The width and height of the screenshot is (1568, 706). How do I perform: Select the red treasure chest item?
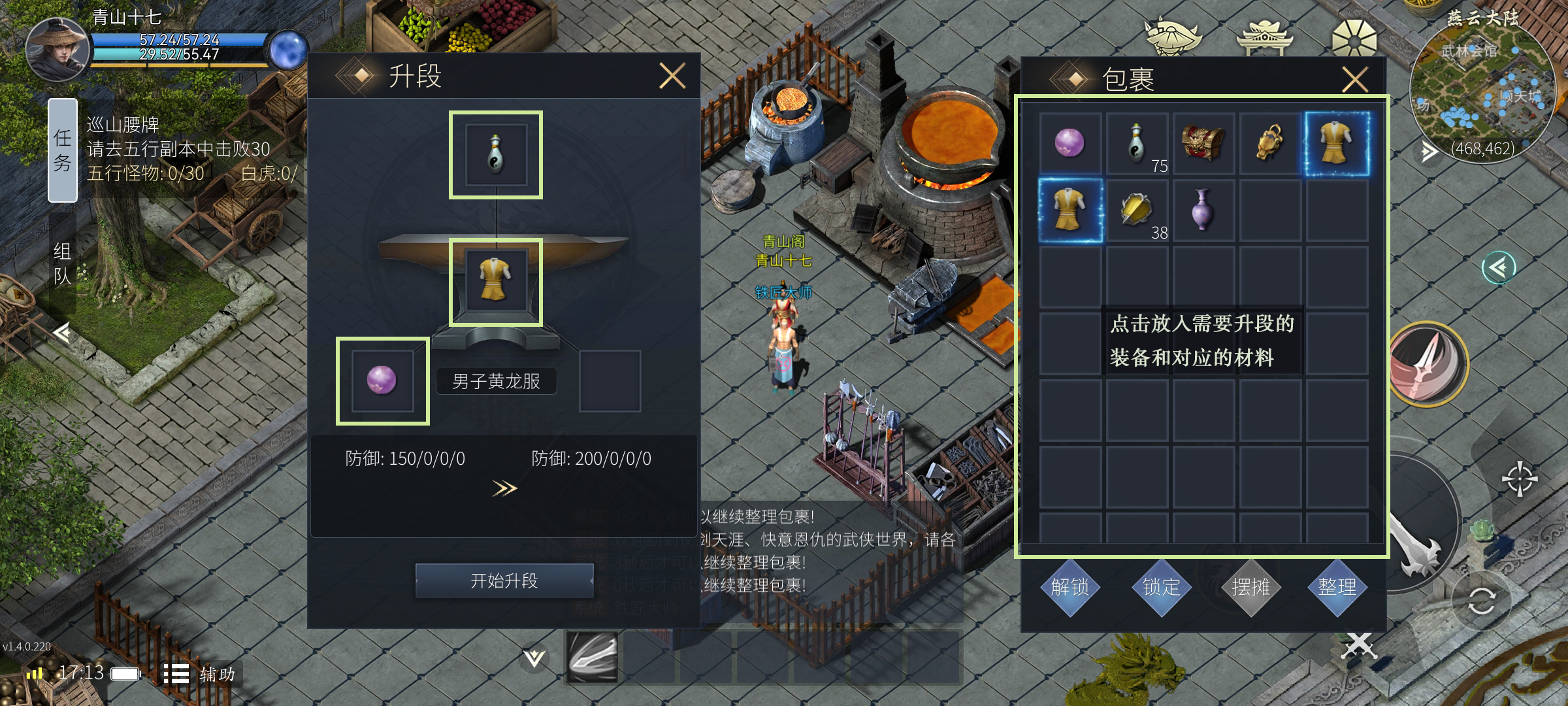tap(1203, 143)
